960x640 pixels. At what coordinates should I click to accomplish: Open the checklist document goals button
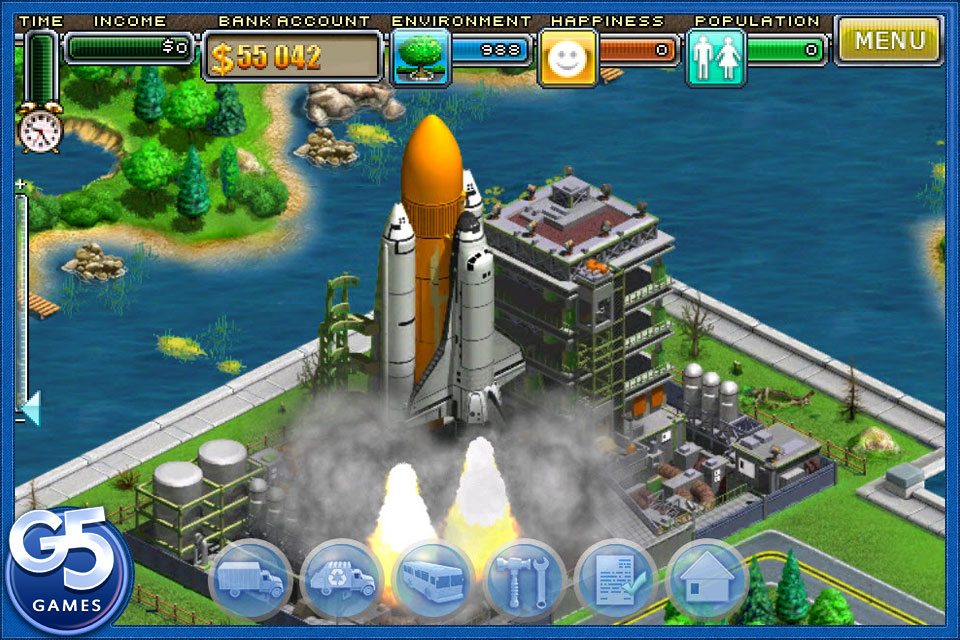[615, 580]
